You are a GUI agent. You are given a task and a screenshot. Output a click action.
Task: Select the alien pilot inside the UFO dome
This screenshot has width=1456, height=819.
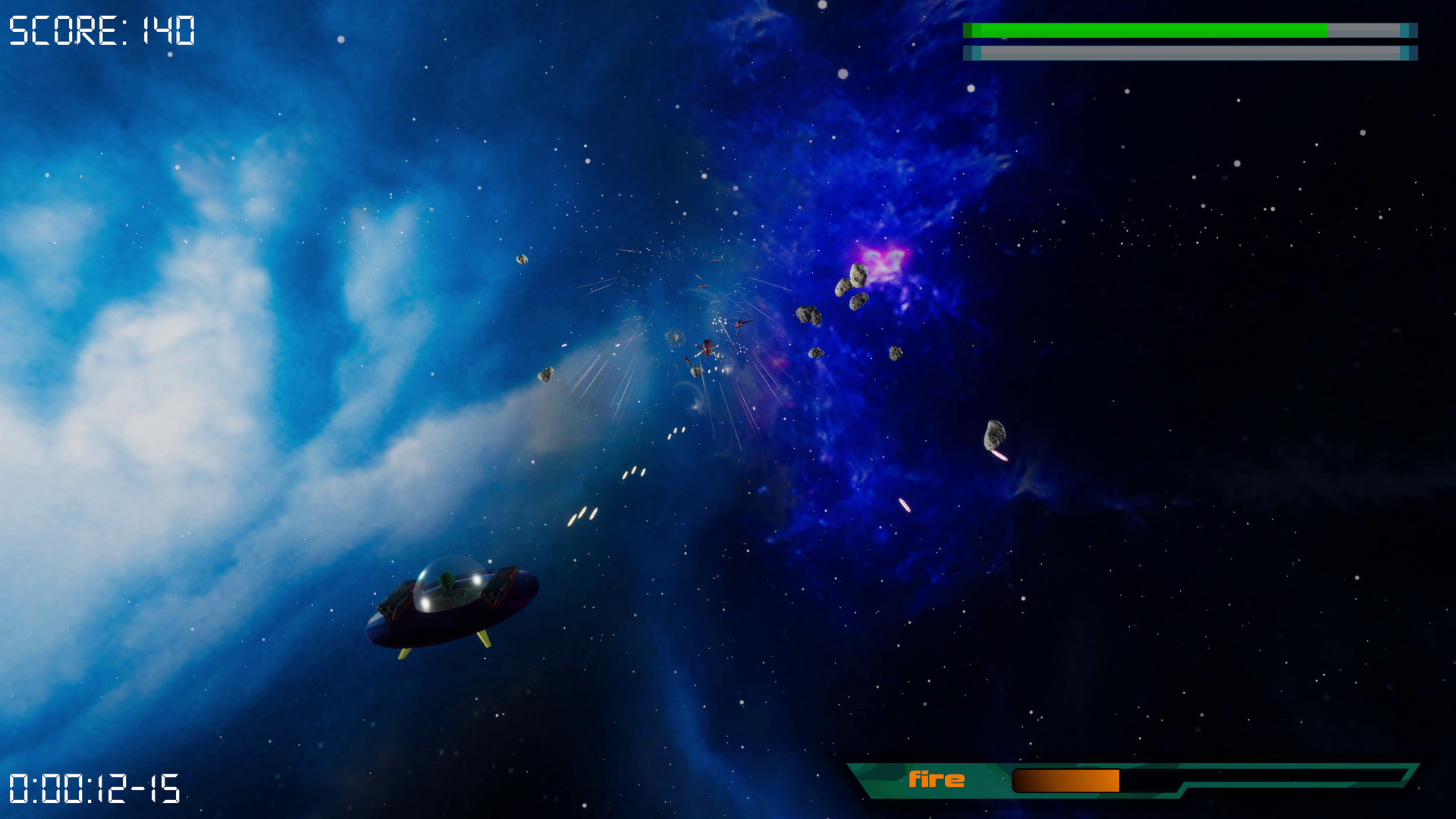click(447, 585)
